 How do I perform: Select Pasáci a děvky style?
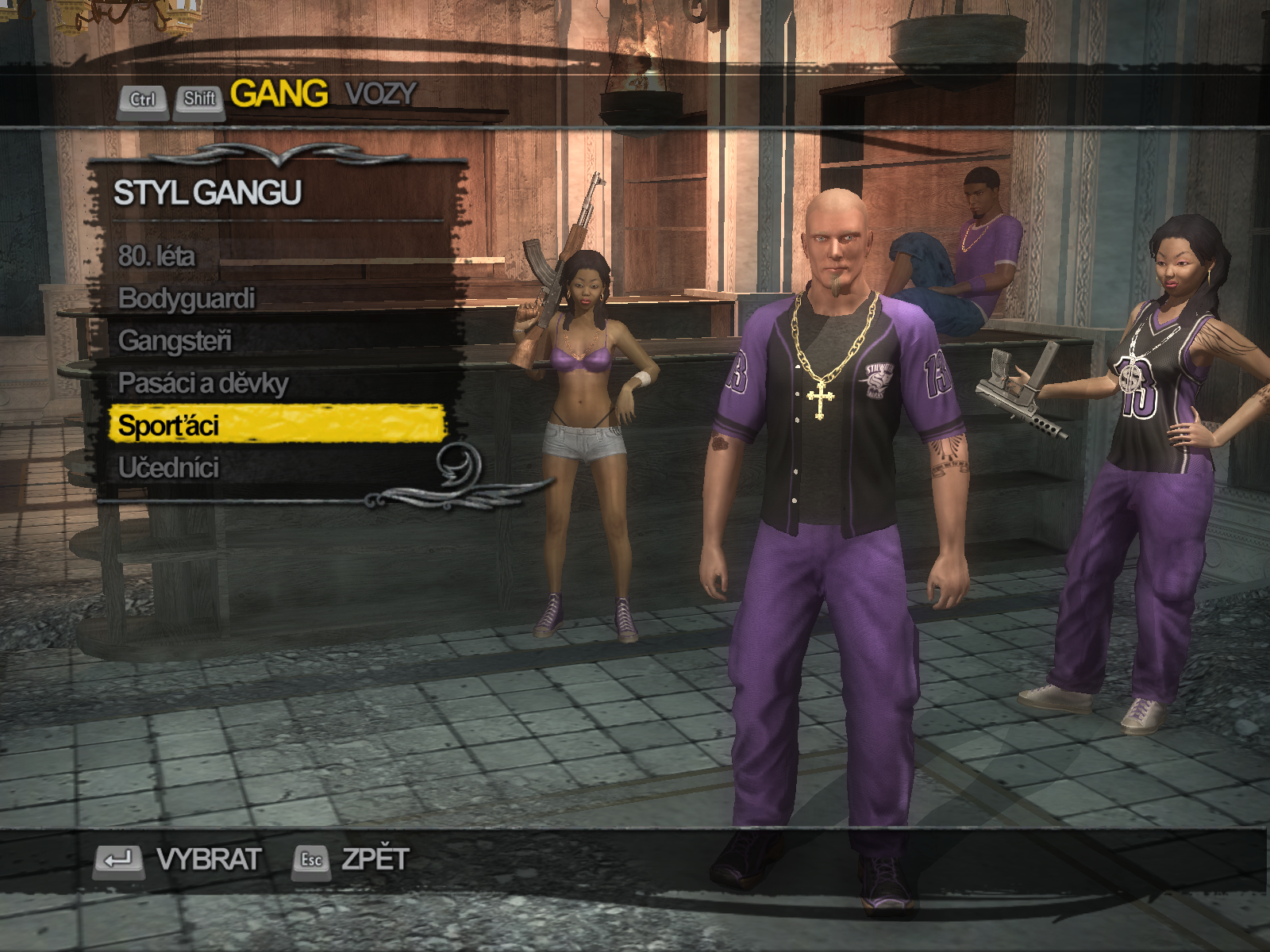[203, 383]
